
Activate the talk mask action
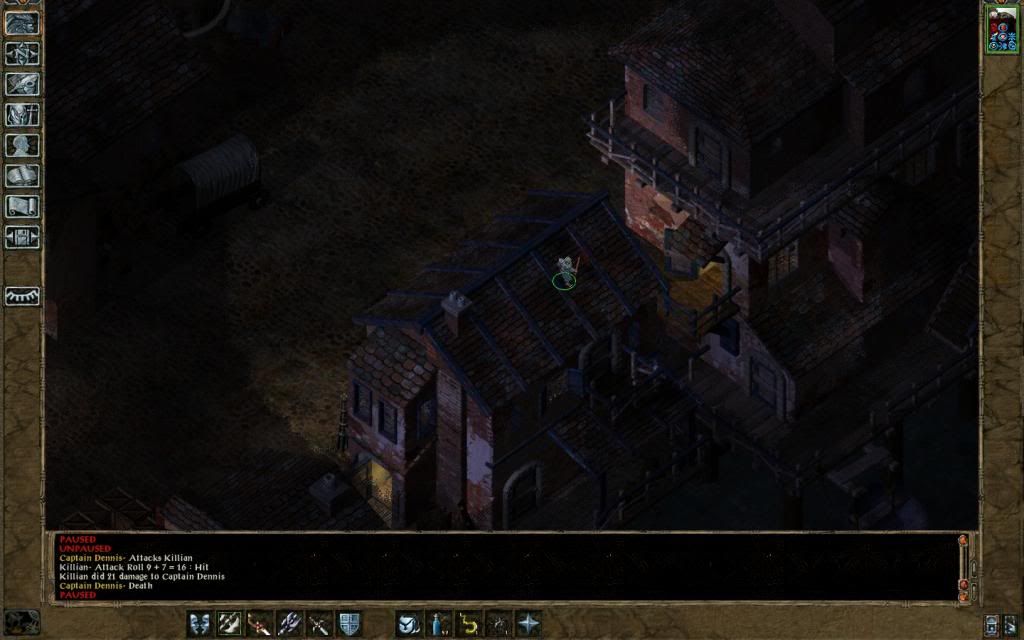200,623
